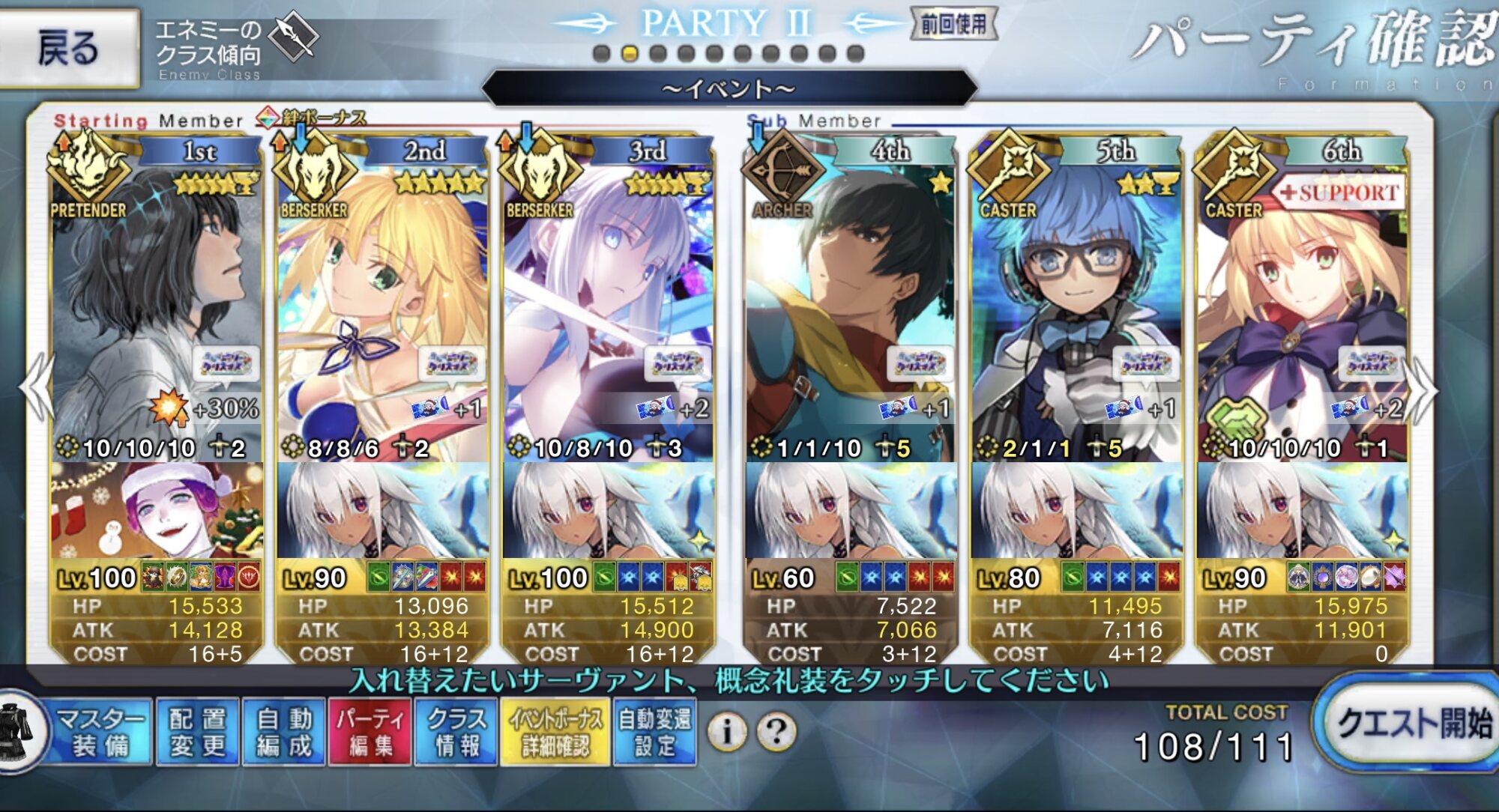Open パーティ編集 party edit

(x=370, y=732)
